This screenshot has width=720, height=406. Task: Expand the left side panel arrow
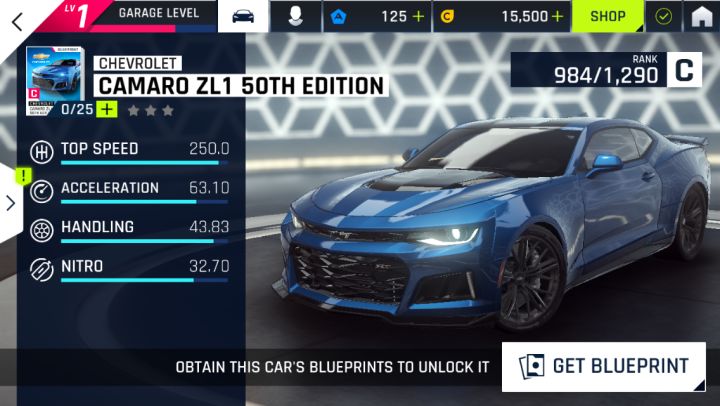tap(10, 203)
